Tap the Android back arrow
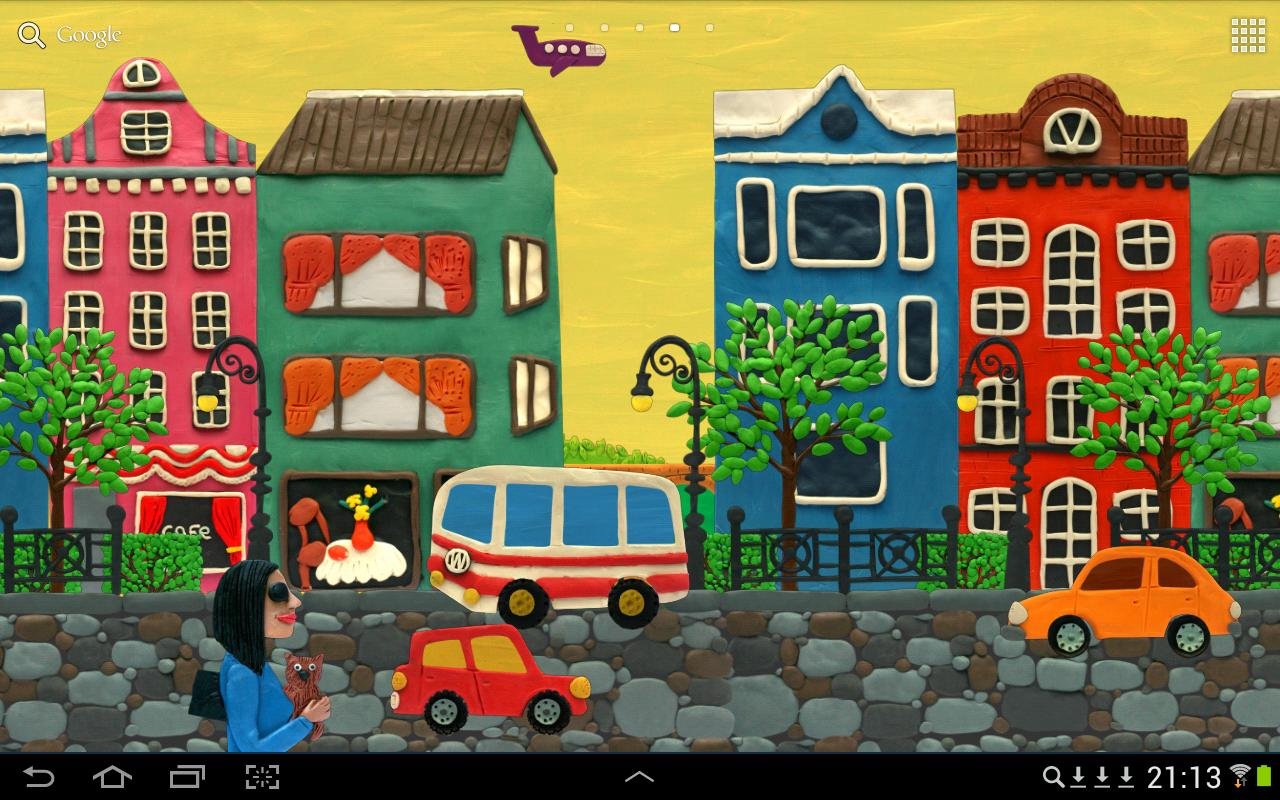 click(38, 777)
